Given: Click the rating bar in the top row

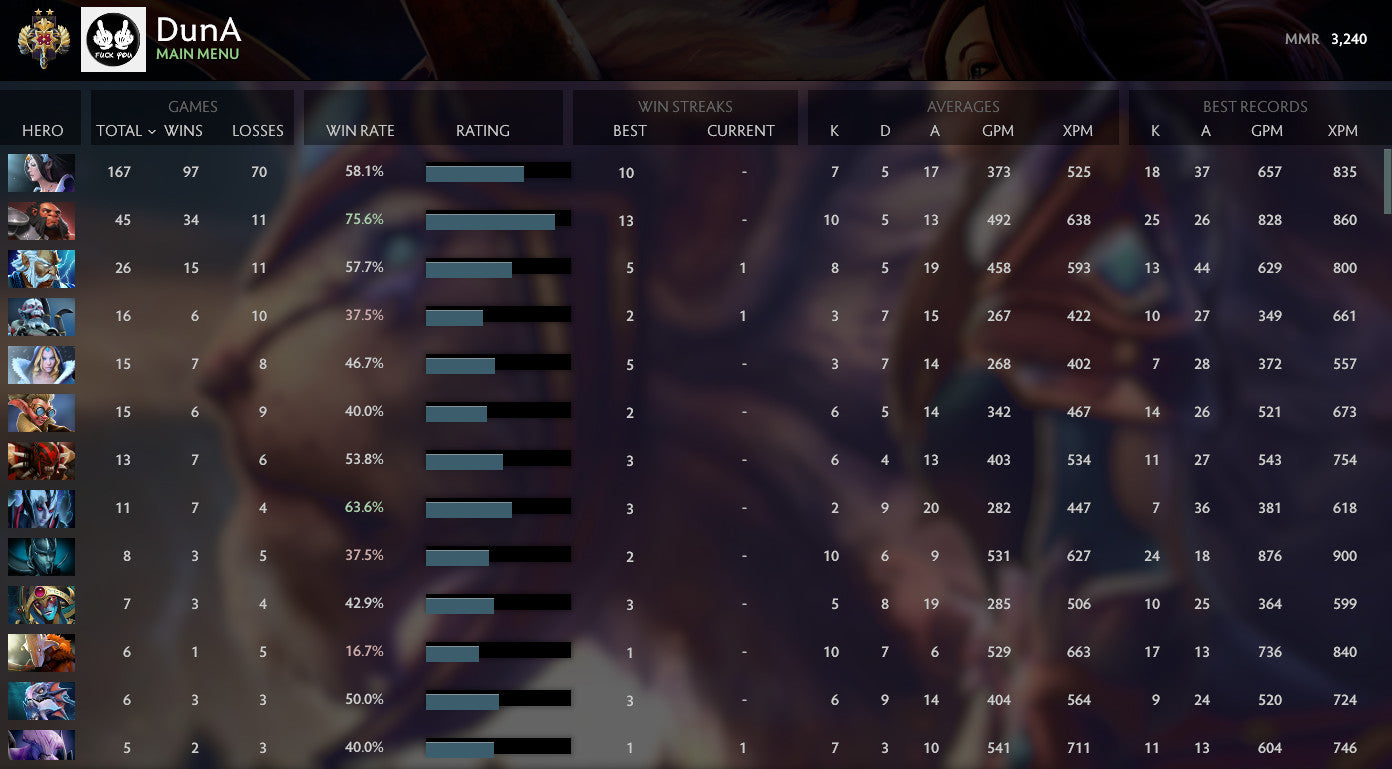Looking at the screenshot, I should click(498, 171).
